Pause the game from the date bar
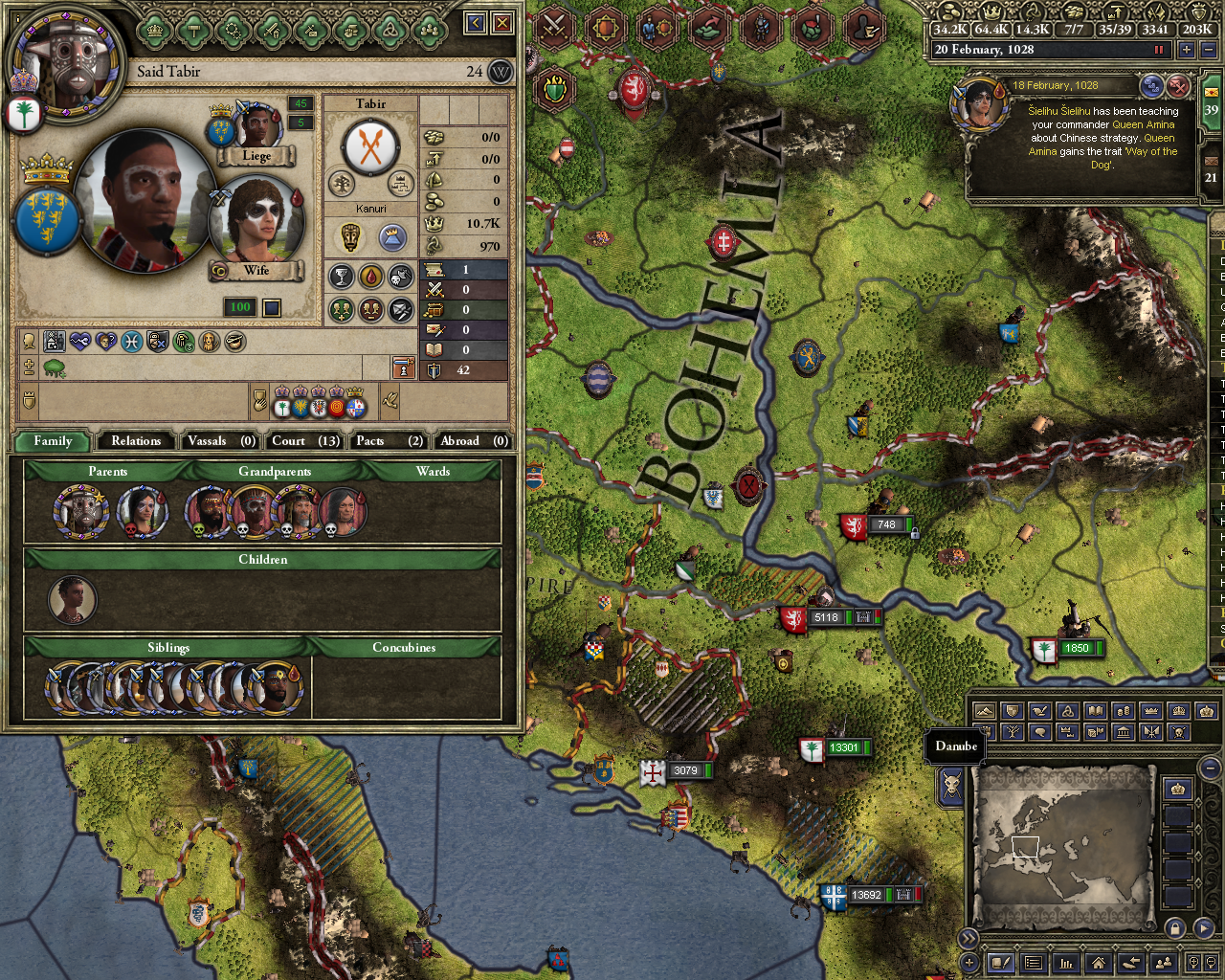 coord(1159,49)
